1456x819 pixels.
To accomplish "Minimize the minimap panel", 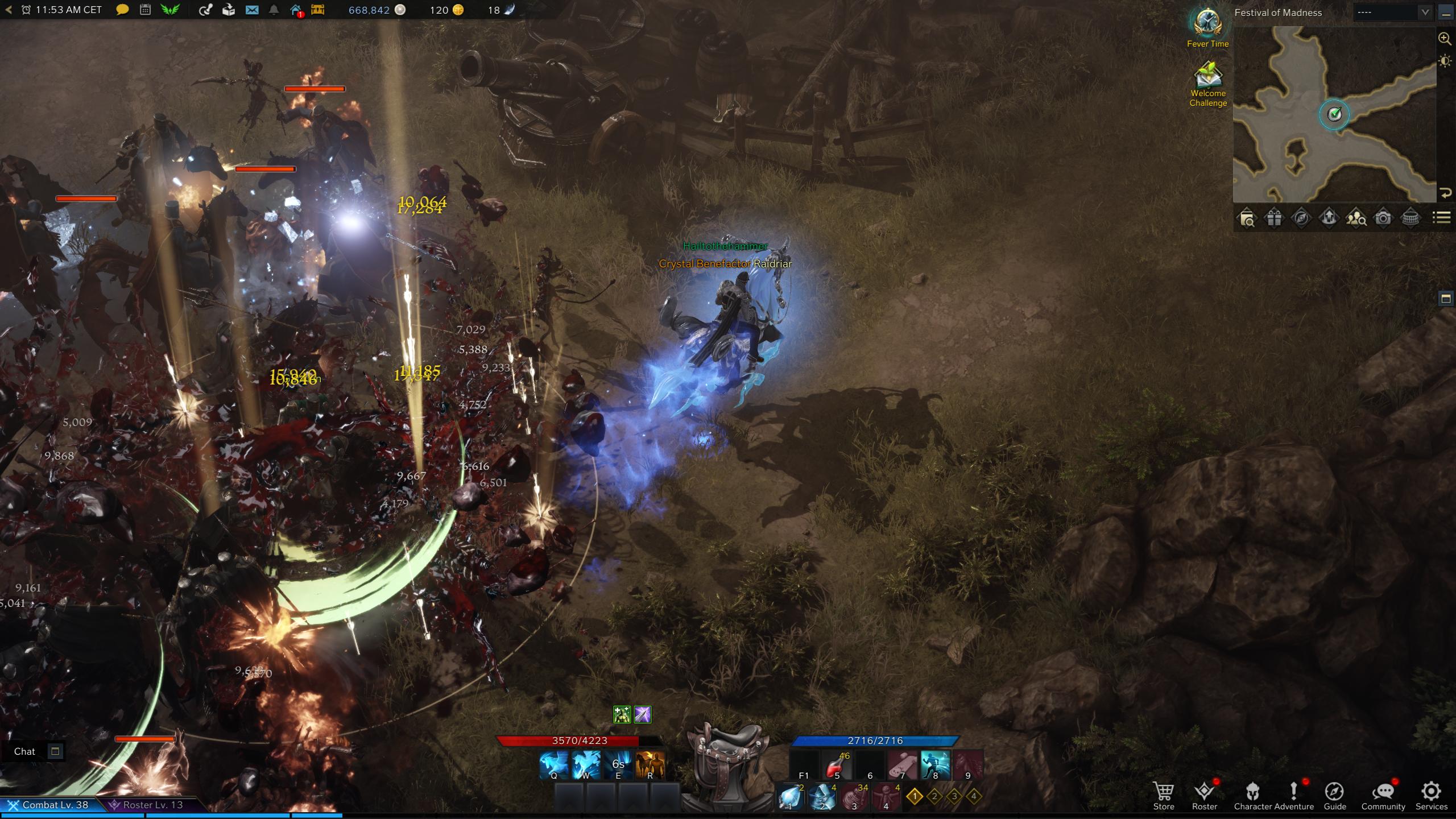I will [x=1446, y=13].
